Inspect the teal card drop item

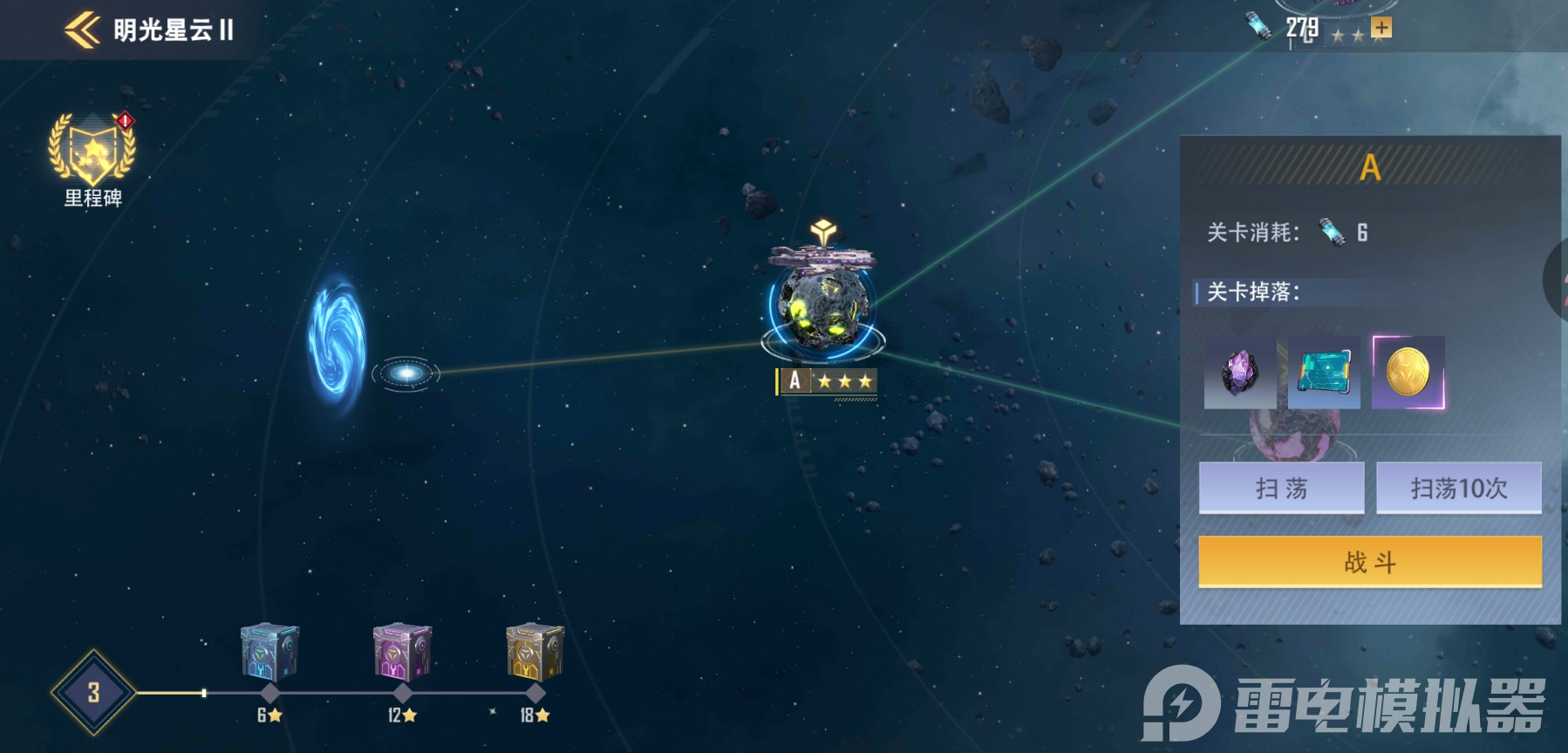click(1324, 373)
